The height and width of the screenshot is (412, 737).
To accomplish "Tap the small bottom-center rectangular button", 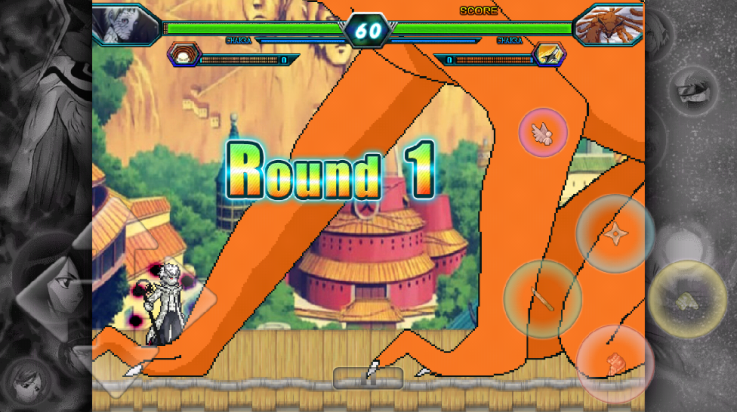I will (368, 378).
